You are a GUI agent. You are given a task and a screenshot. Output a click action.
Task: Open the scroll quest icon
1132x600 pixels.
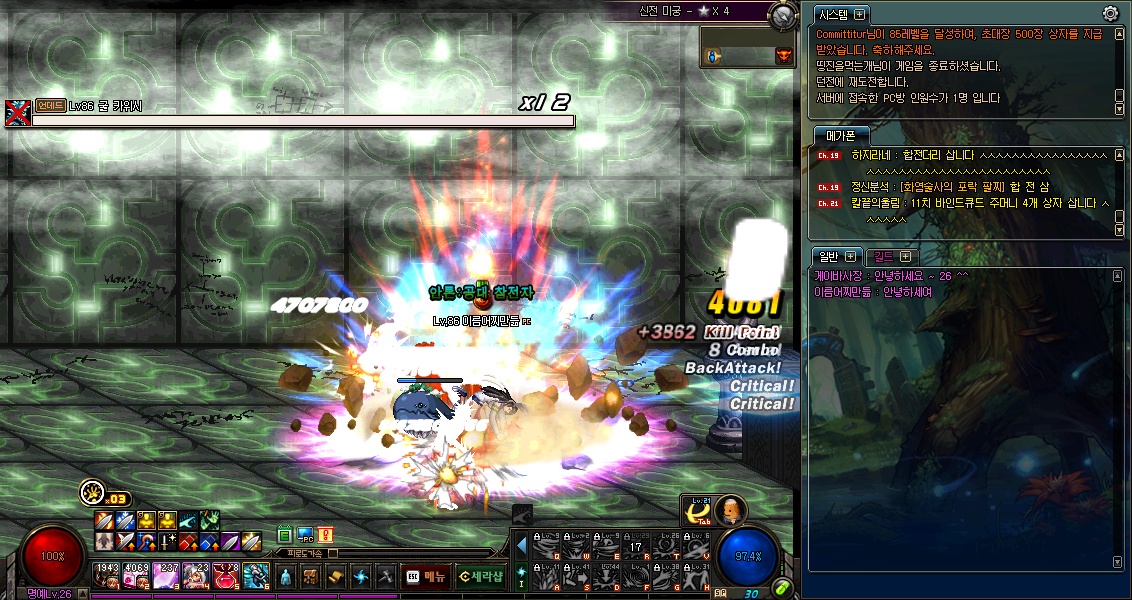pos(336,576)
